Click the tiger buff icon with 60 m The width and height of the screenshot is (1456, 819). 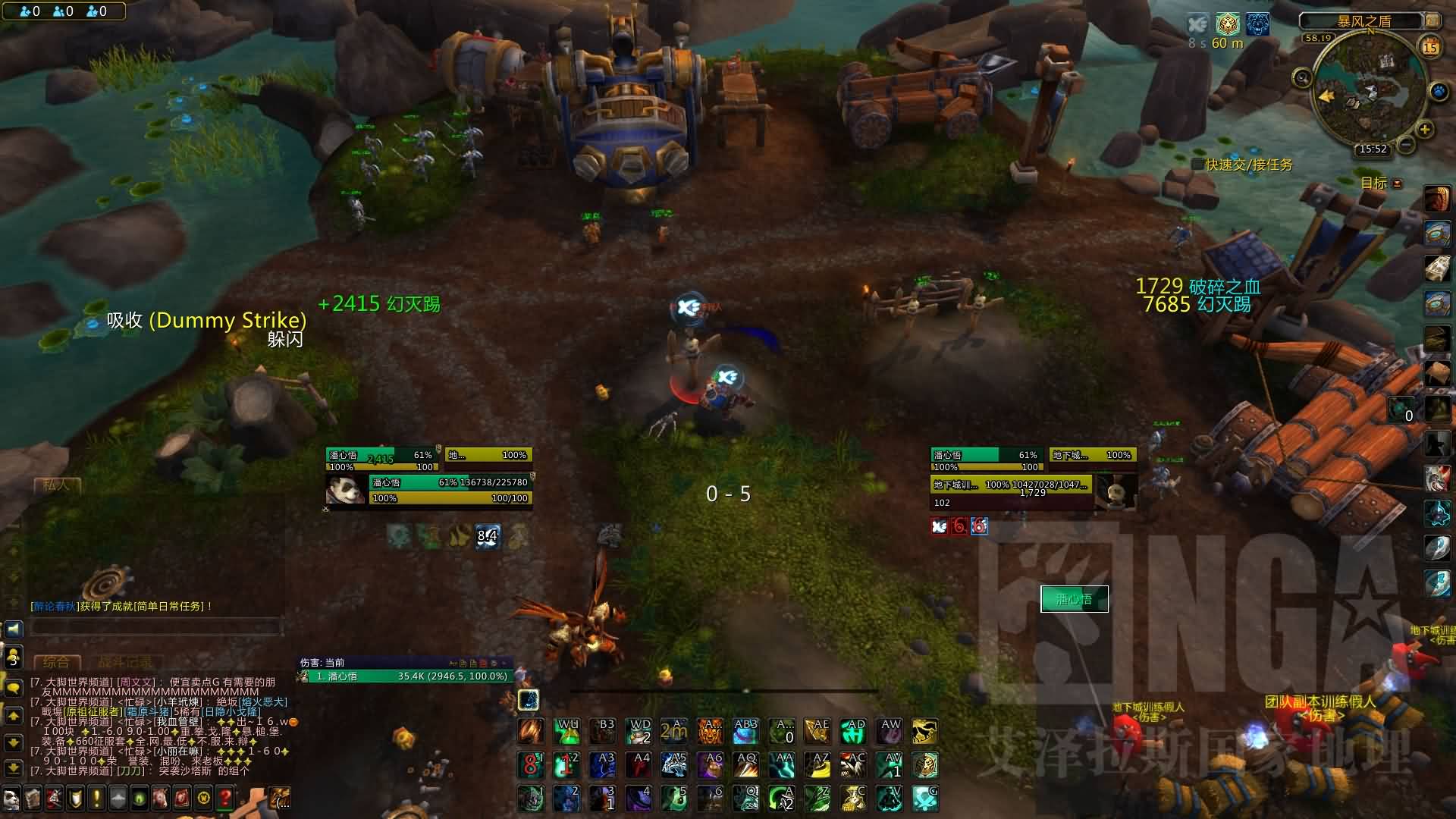click(x=1227, y=24)
